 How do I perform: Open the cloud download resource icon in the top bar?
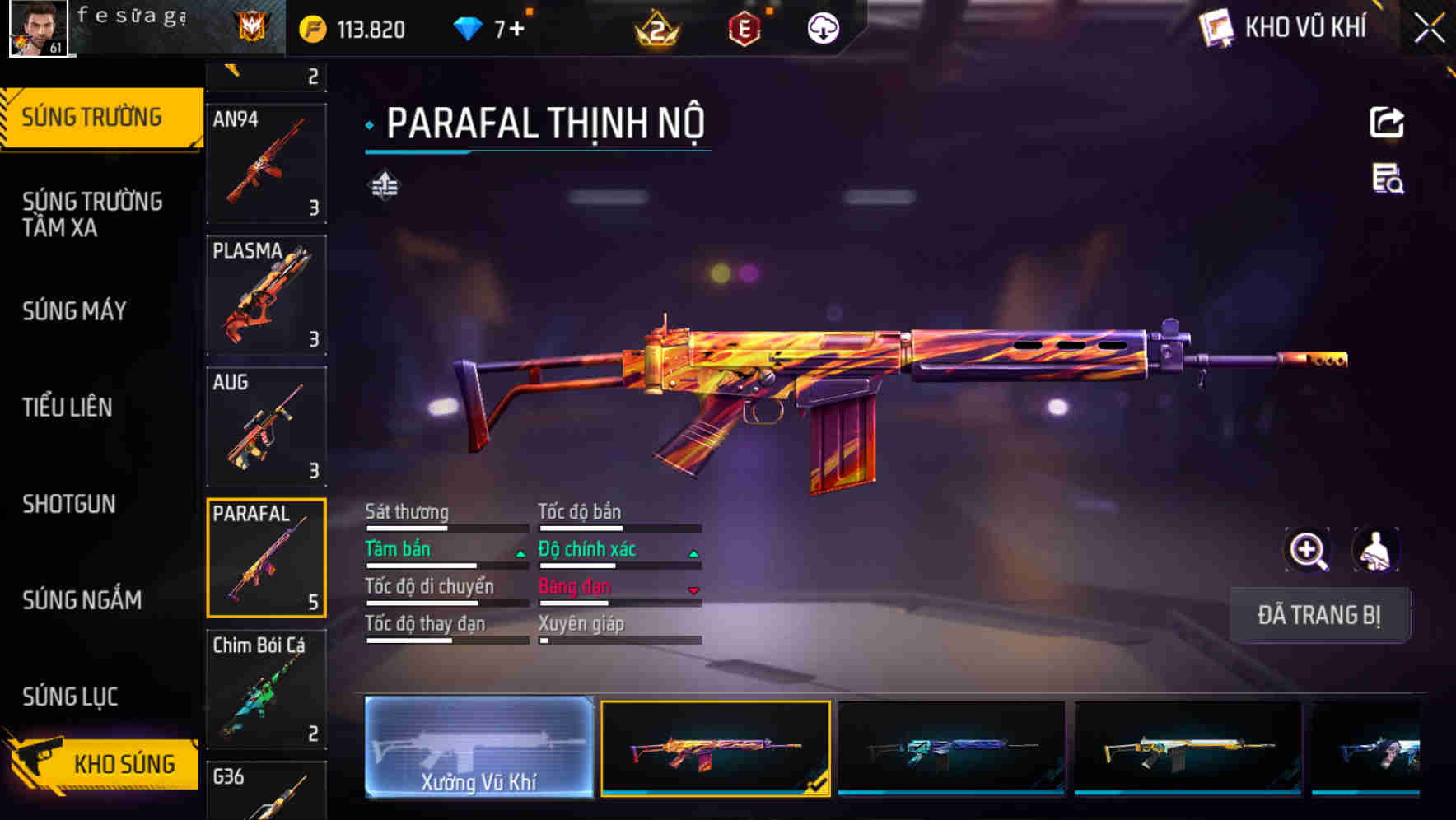[821, 27]
